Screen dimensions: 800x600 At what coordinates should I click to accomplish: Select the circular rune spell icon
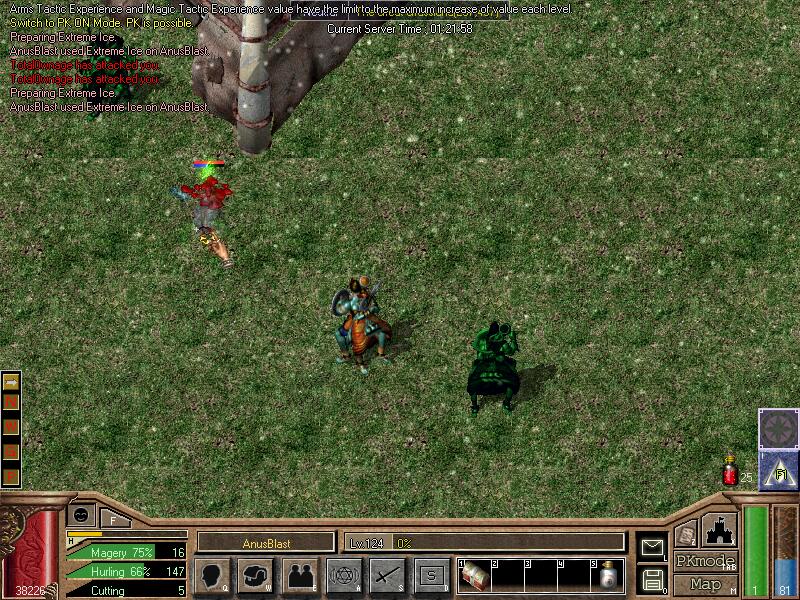tap(778, 428)
